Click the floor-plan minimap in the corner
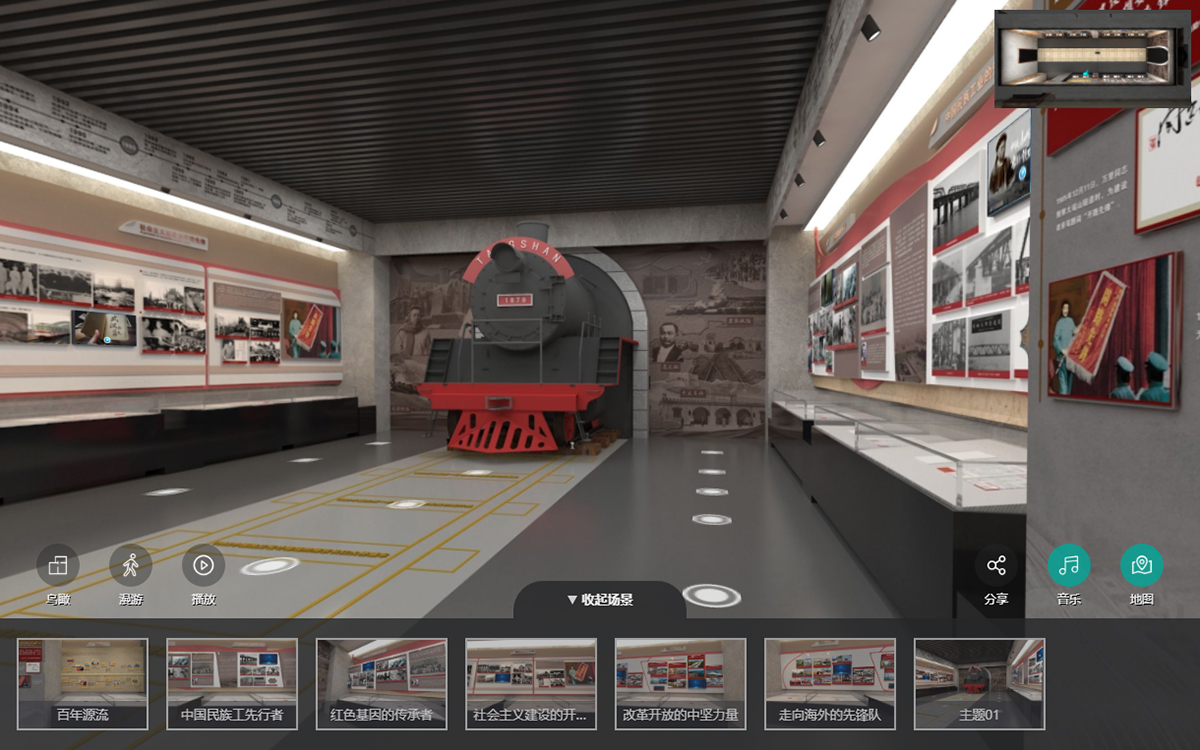 click(x=1093, y=58)
